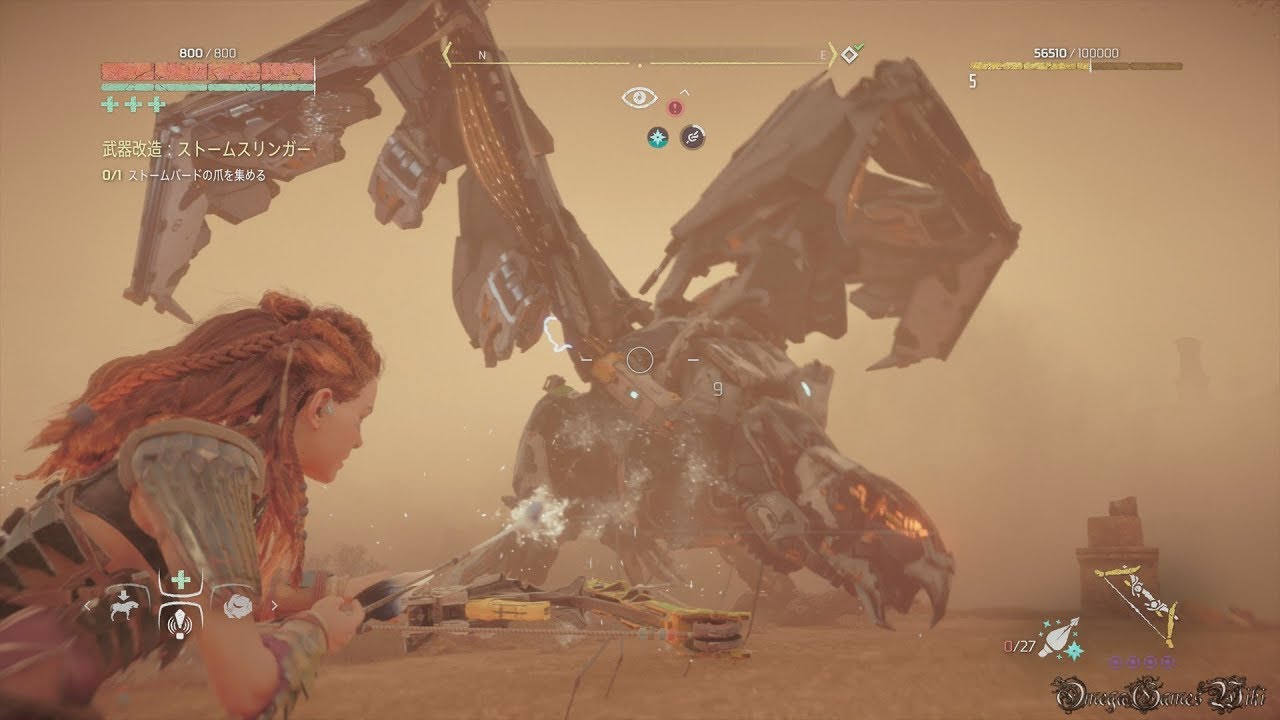Image resolution: width=1280 pixels, height=720 pixels.
Task: Select the medicine pouch green cross slot
Action: click(180, 582)
